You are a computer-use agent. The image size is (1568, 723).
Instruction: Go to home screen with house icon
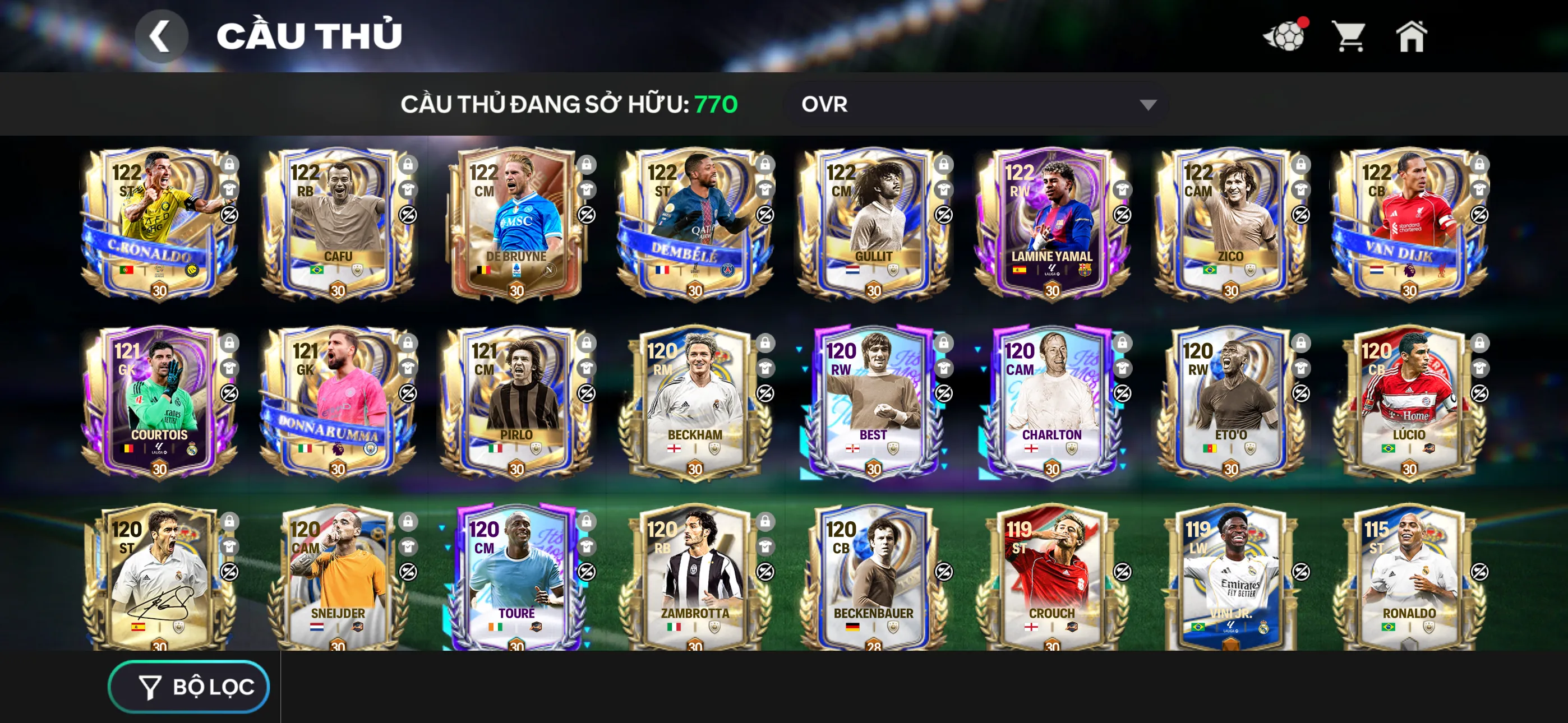coord(1412,36)
